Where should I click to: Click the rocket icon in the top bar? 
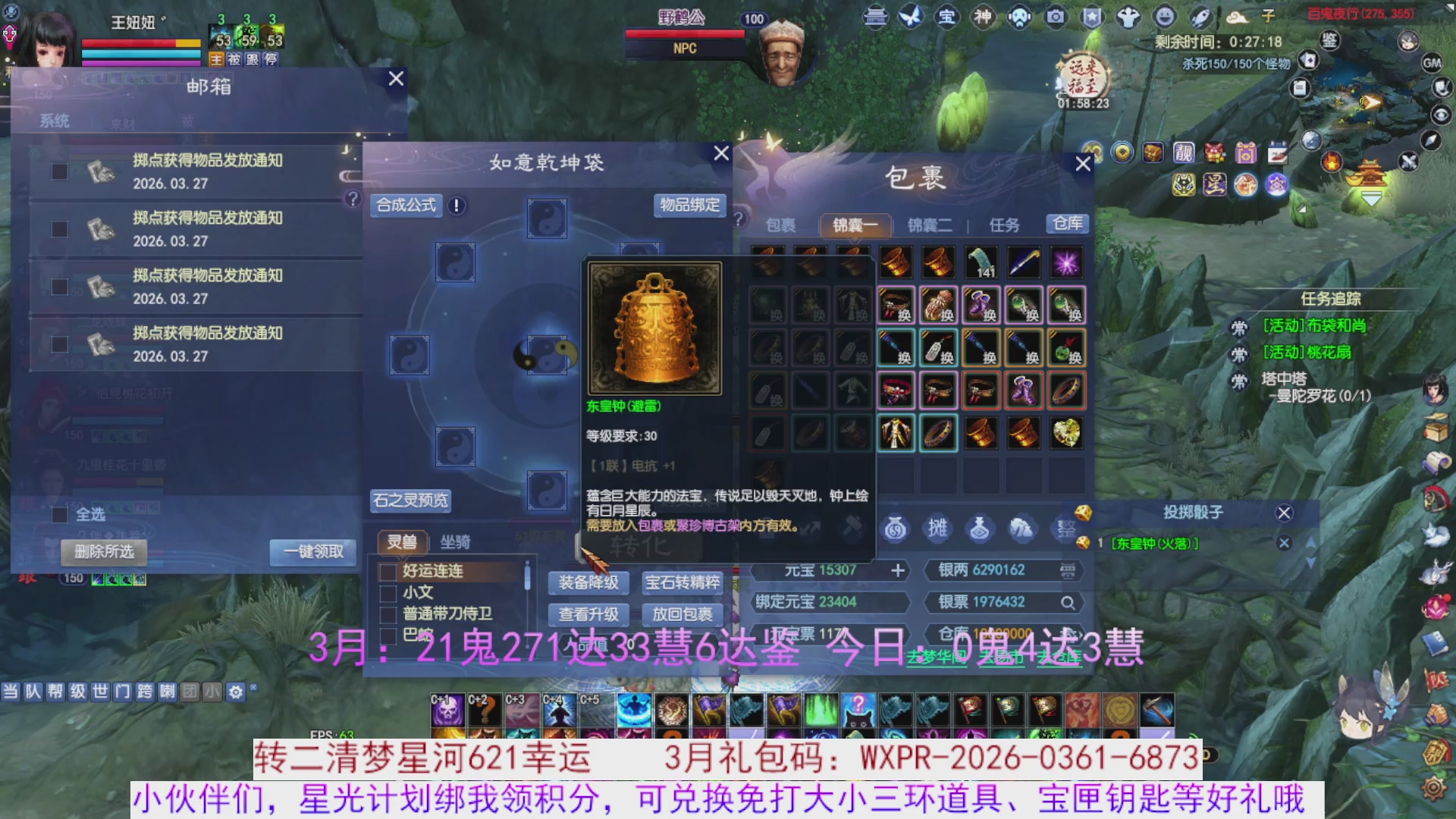point(1200,17)
